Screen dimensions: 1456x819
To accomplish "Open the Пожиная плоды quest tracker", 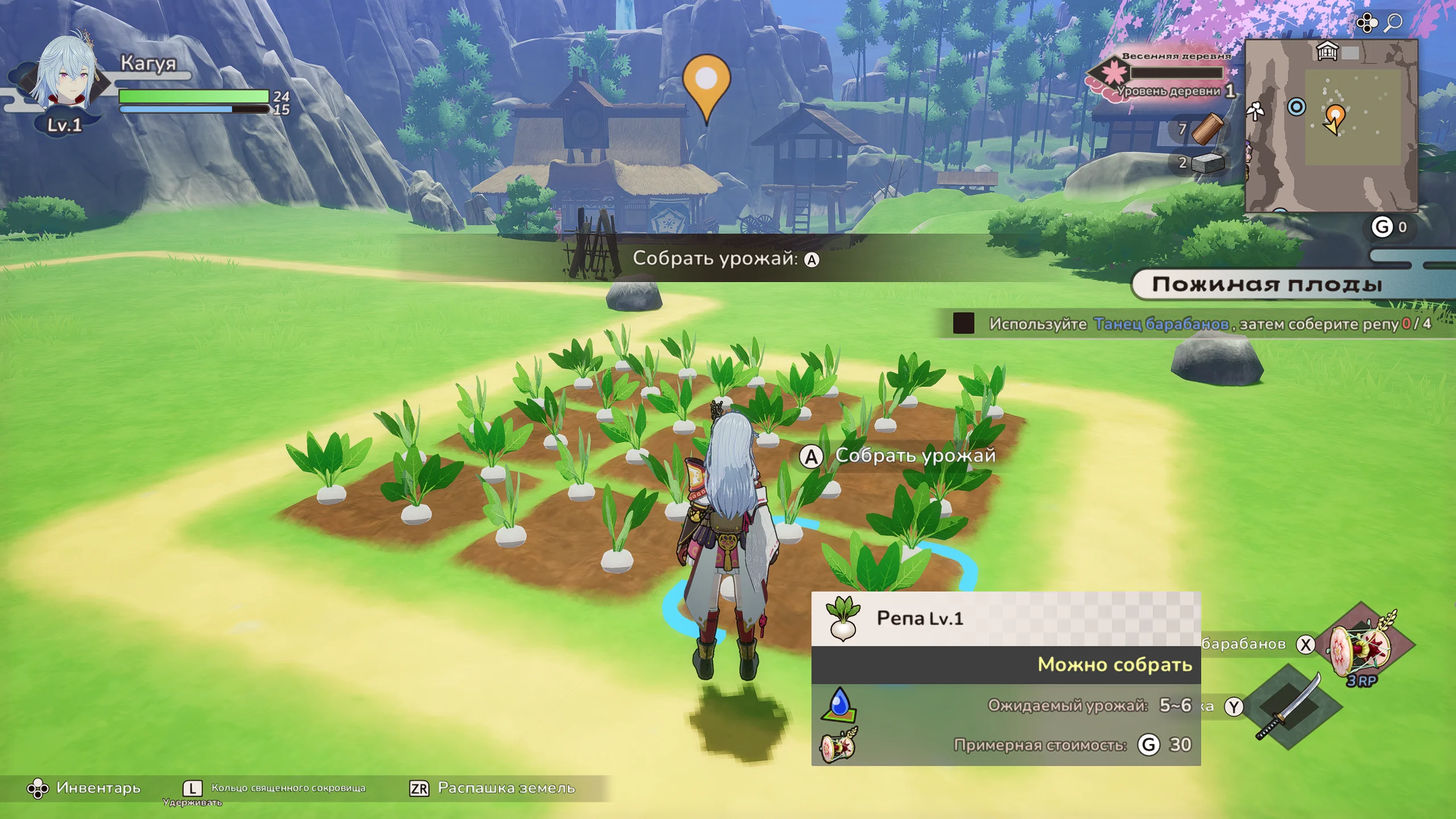I will coord(1267,284).
